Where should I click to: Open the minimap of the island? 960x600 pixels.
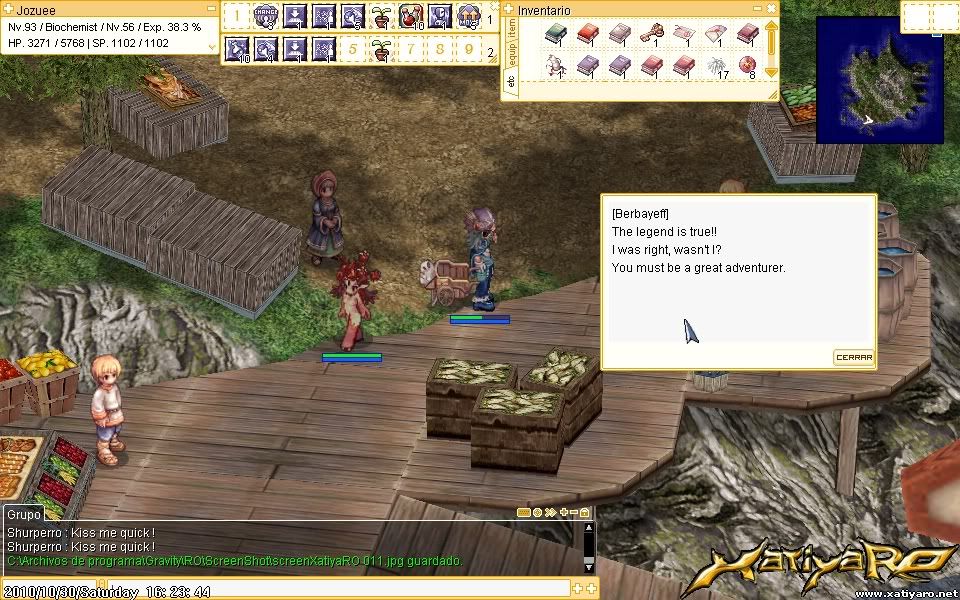(x=880, y=80)
